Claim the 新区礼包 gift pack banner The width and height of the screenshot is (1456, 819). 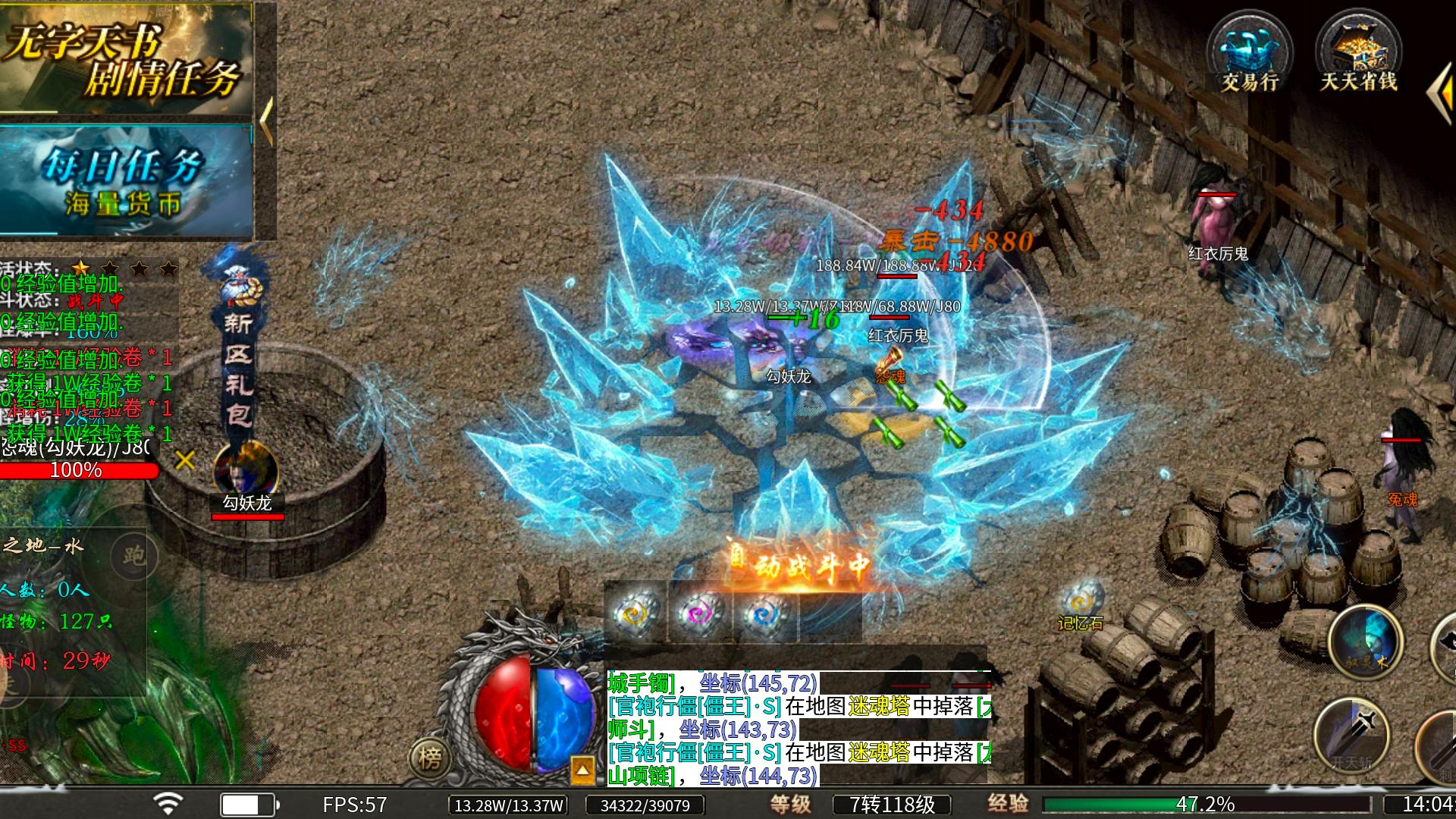[x=238, y=349]
